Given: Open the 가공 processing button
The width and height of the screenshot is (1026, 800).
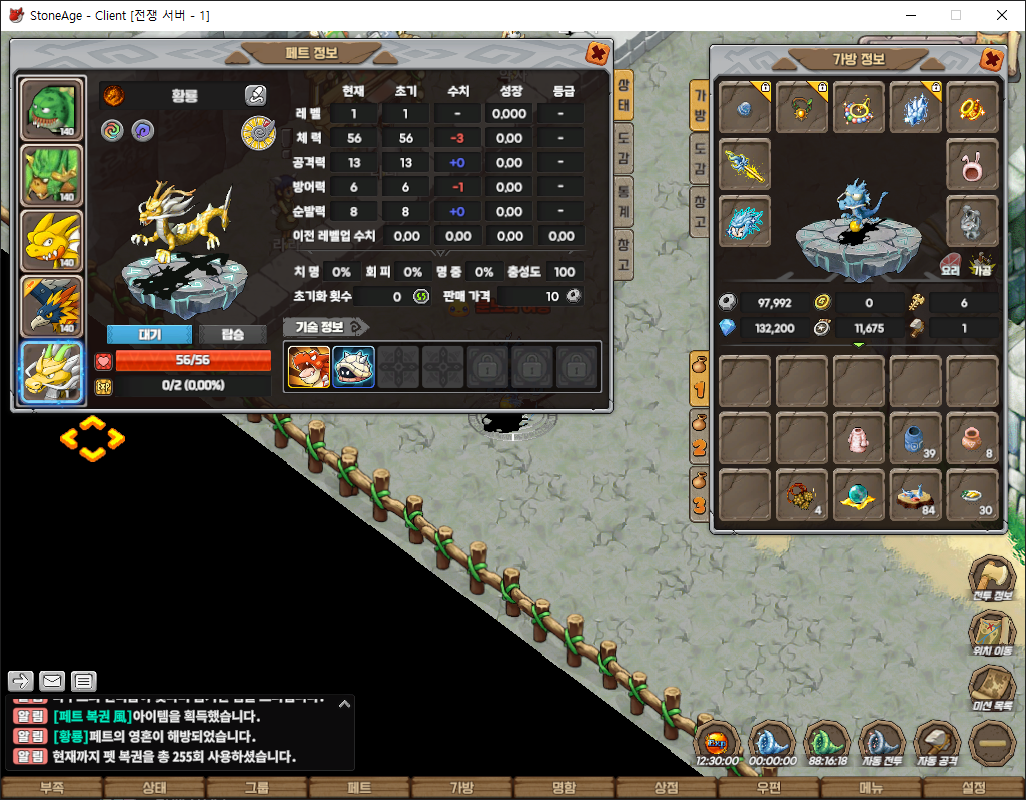Looking at the screenshot, I should pyautogui.click(x=981, y=270).
